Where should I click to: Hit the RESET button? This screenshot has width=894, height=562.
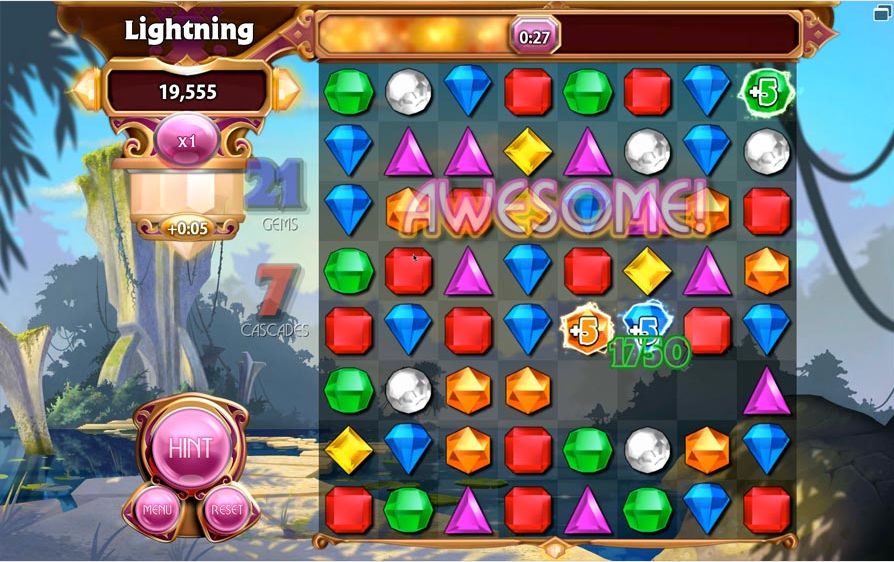226,510
